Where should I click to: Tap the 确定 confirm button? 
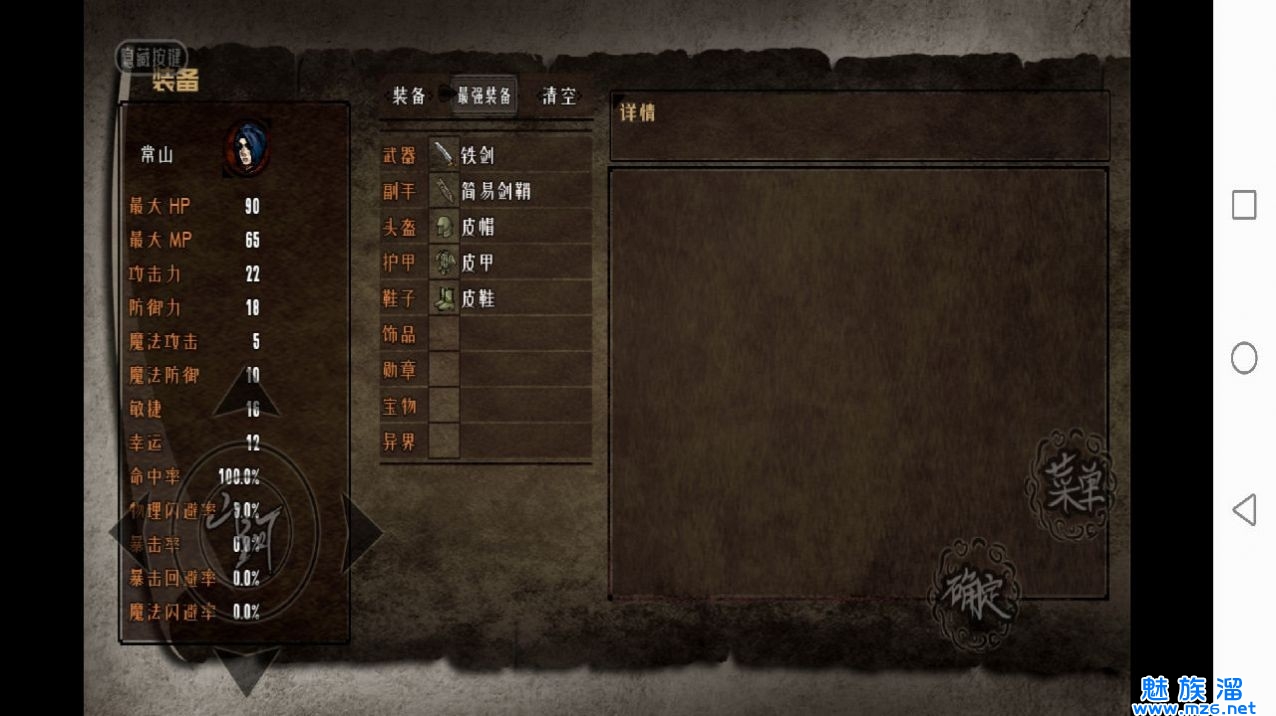click(x=974, y=595)
